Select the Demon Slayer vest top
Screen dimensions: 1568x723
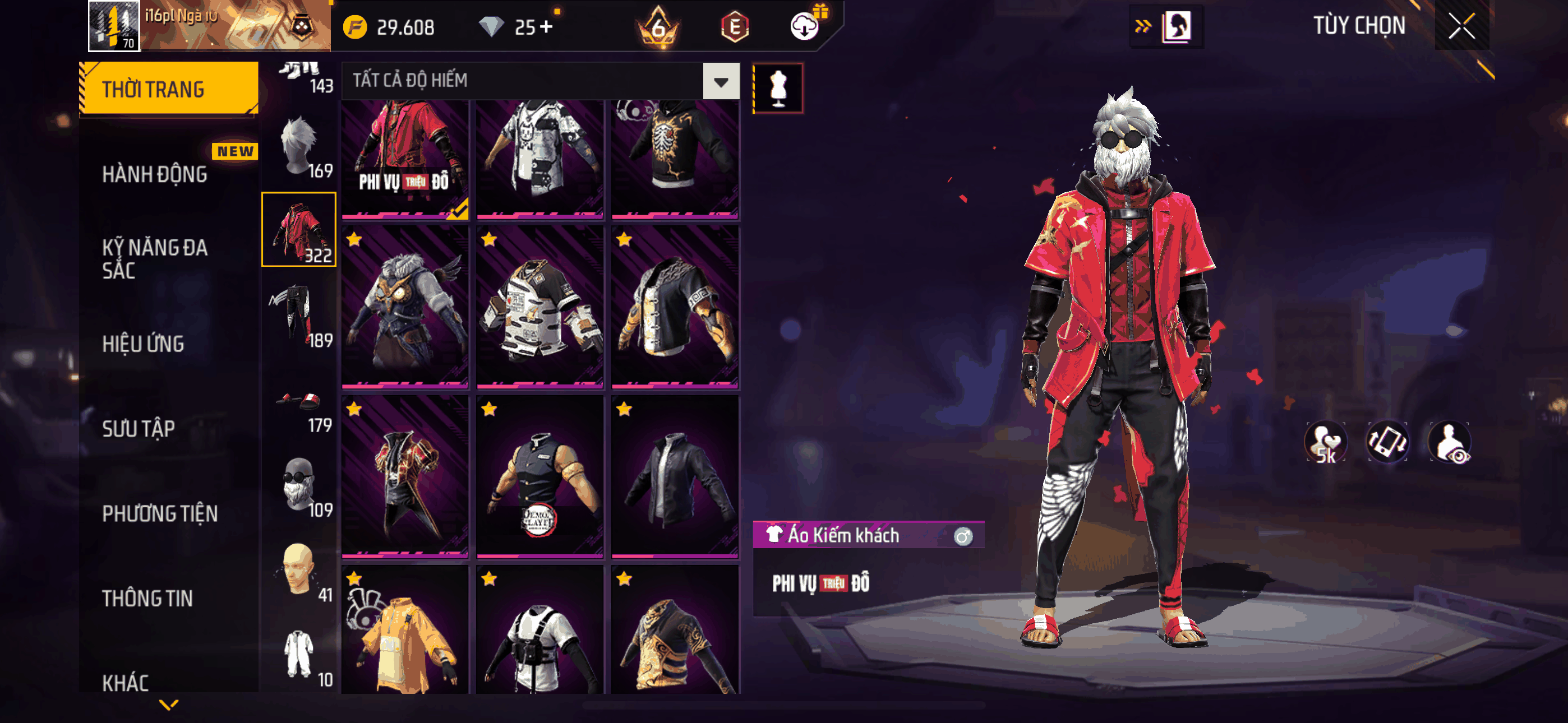point(540,476)
